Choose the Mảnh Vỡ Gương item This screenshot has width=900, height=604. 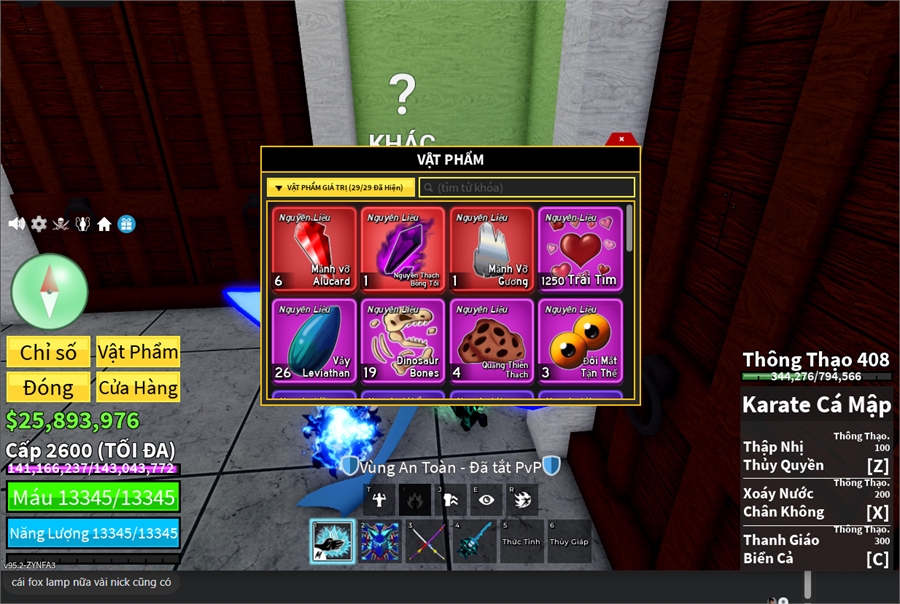(x=492, y=248)
